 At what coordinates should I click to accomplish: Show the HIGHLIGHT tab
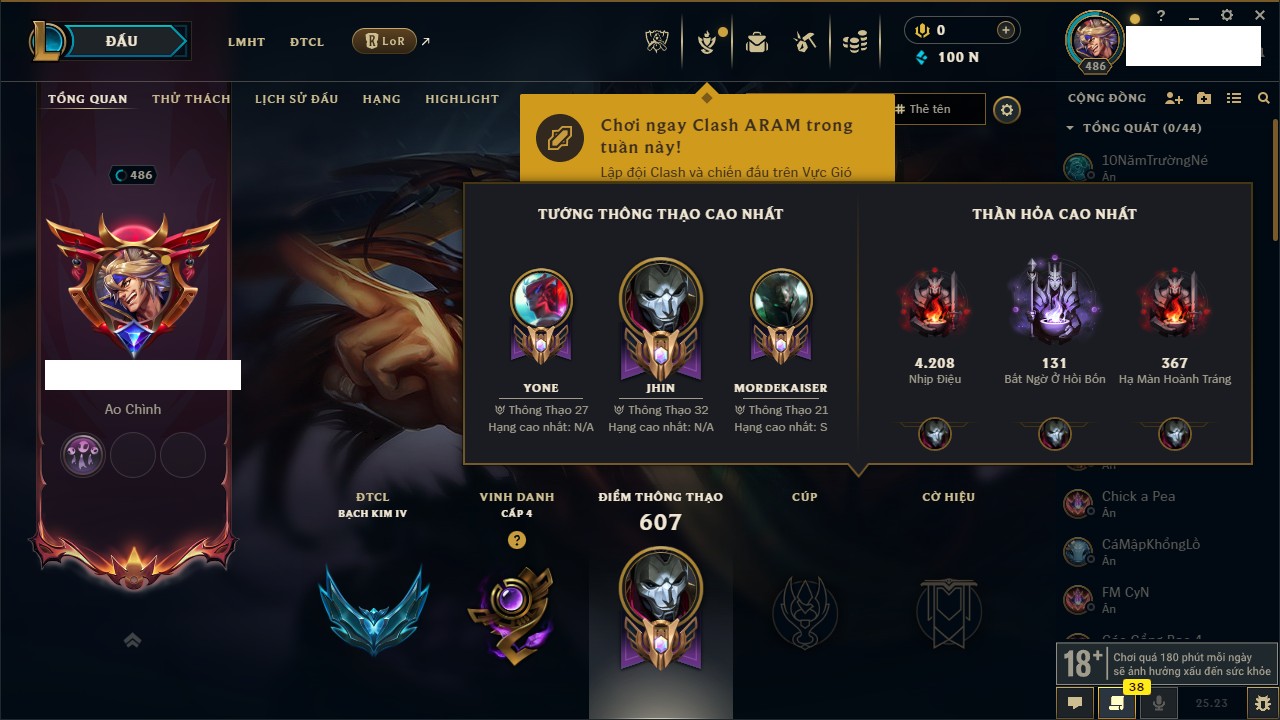(x=462, y=99)
